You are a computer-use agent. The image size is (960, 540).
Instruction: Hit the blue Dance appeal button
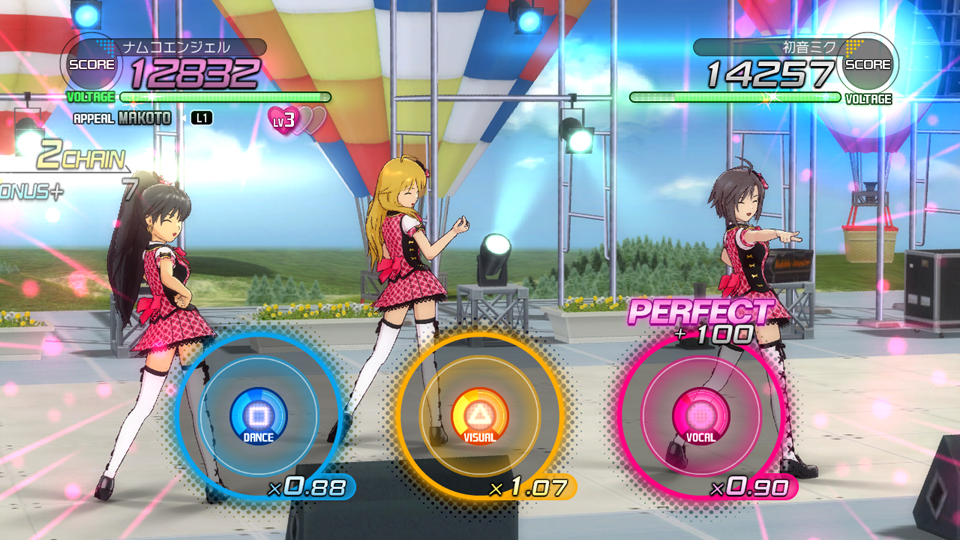click(x=258, y=413)
